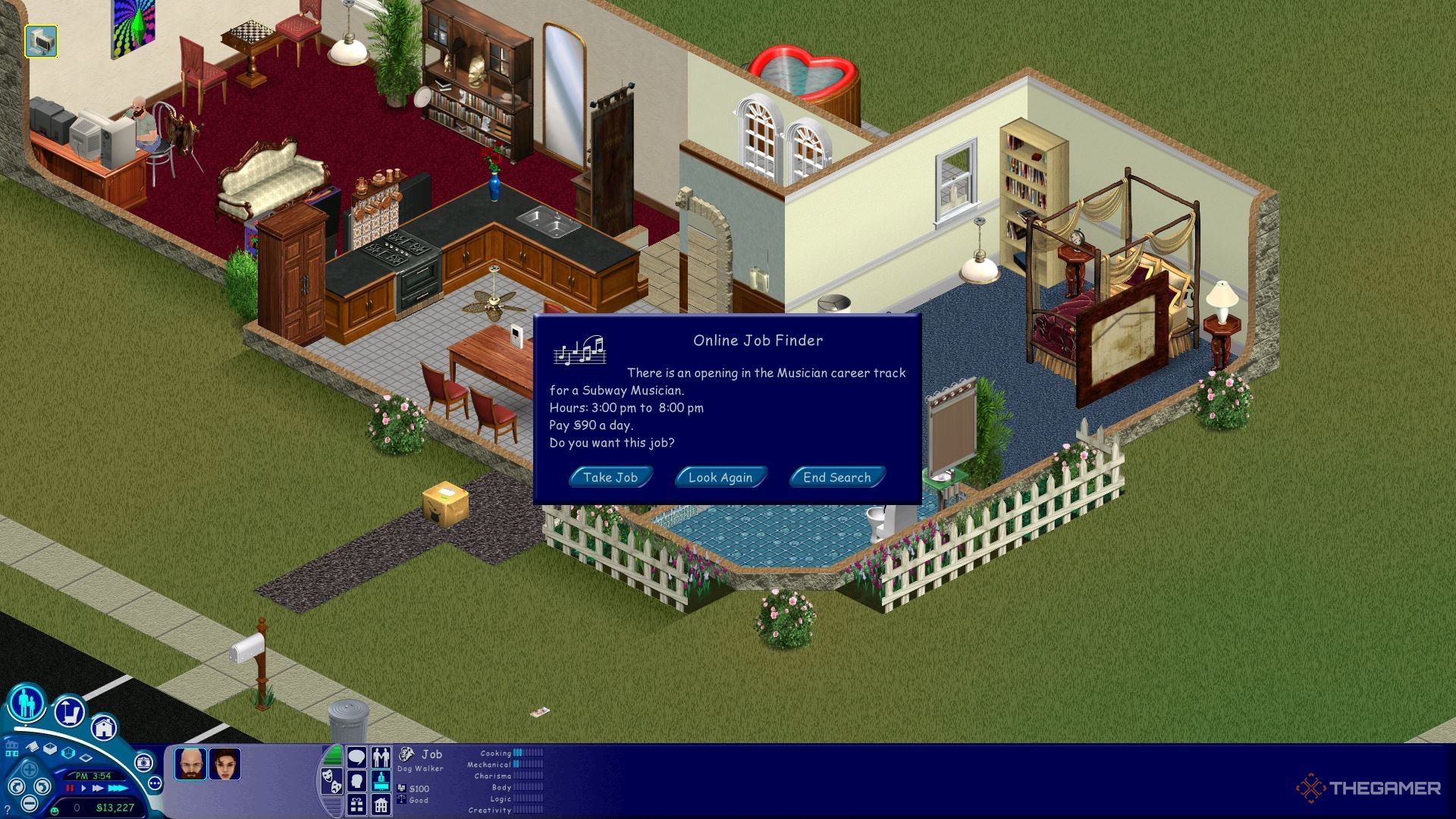Accept the Subway Musician job with Take Job

pos(610,477)
